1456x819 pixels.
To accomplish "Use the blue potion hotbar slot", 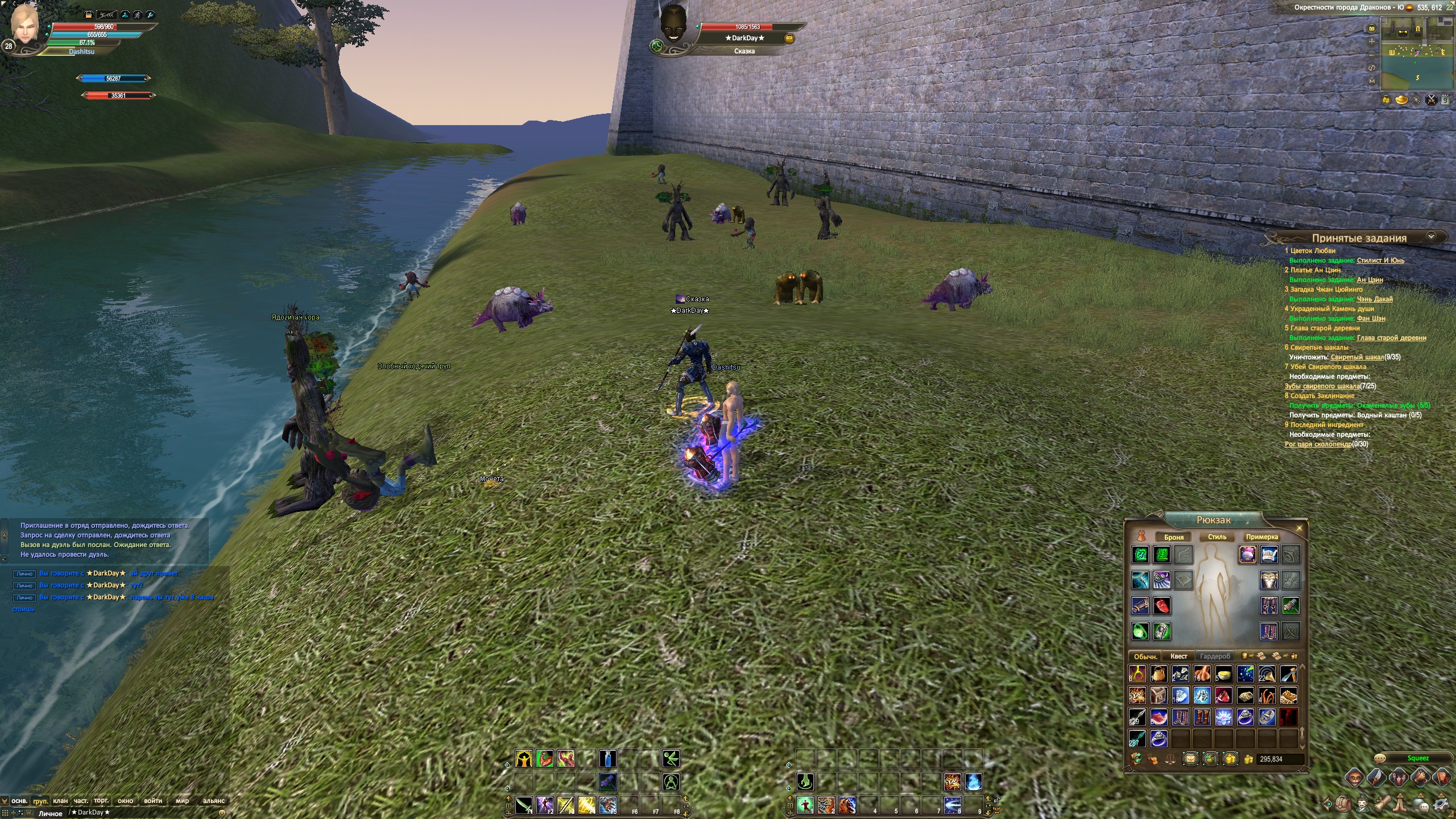I will [x=608, y=759].
